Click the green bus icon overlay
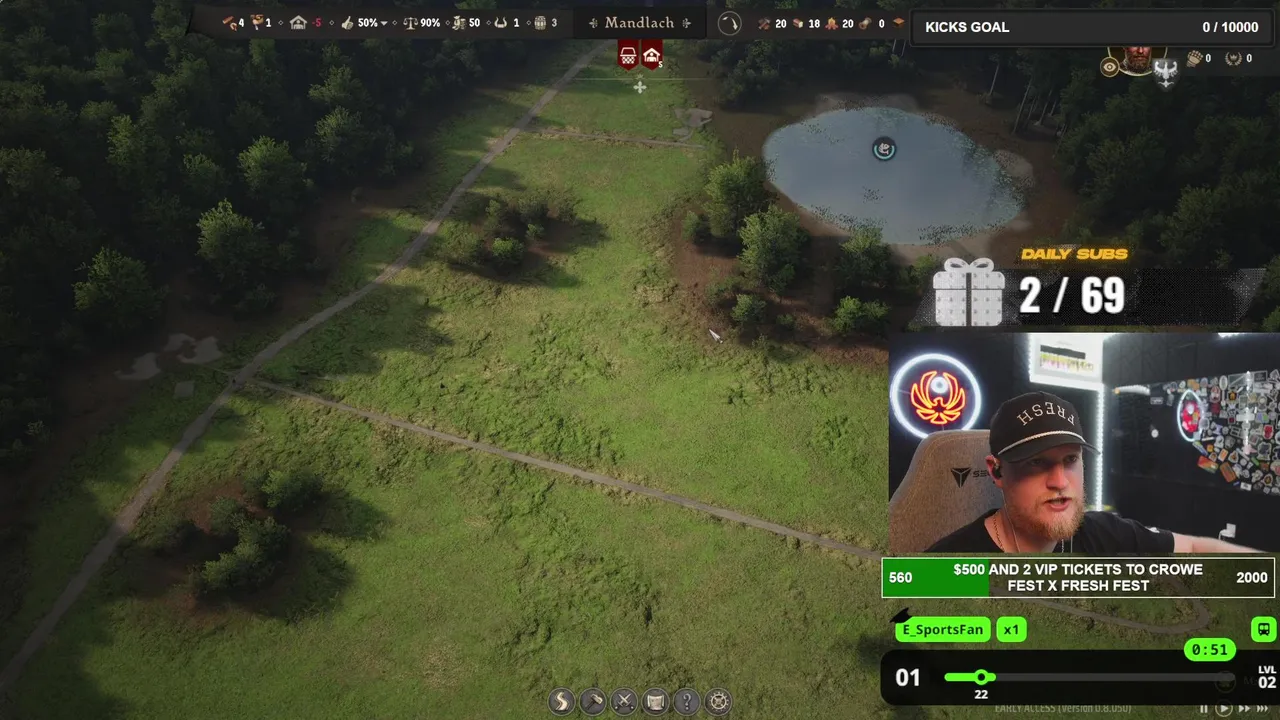 [1263, 629]
